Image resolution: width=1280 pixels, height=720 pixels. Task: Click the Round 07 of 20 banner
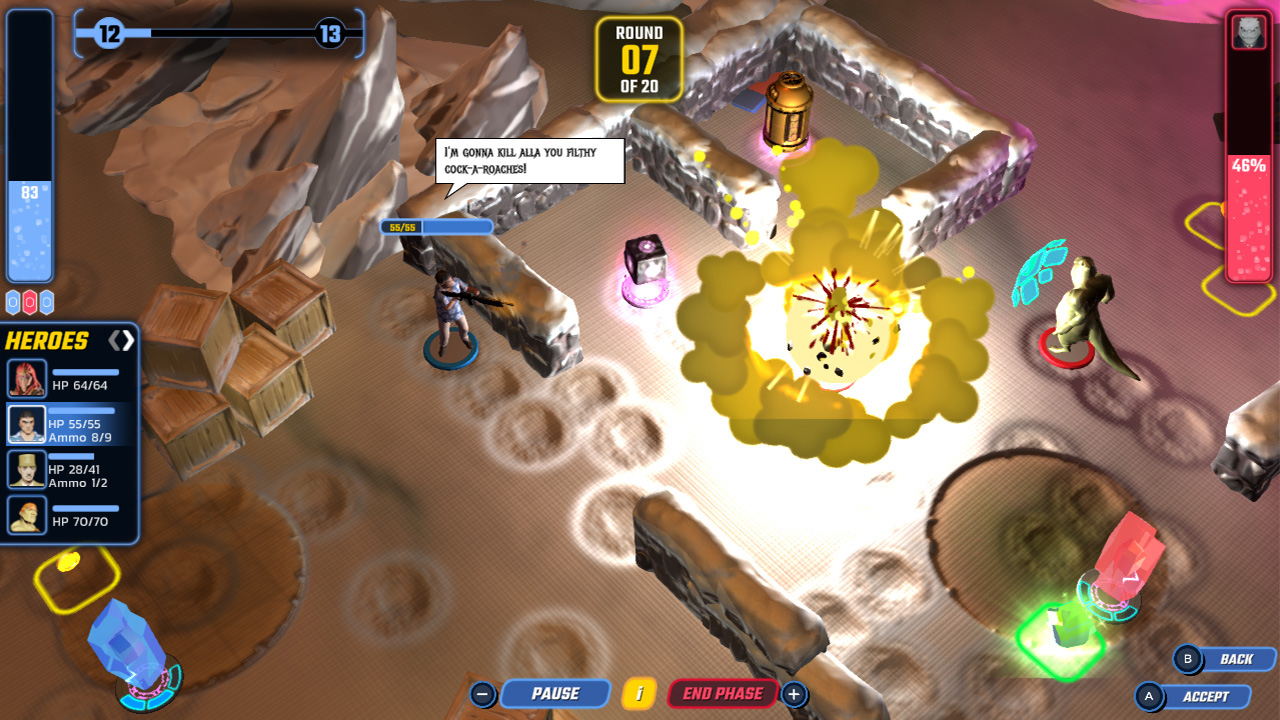click(638, 60)
